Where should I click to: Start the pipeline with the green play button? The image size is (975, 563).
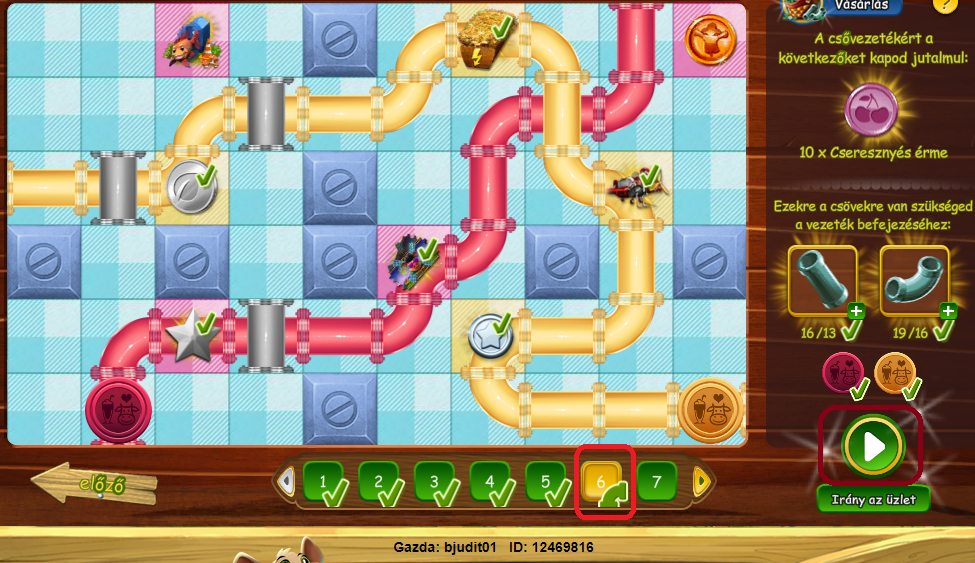874,447
